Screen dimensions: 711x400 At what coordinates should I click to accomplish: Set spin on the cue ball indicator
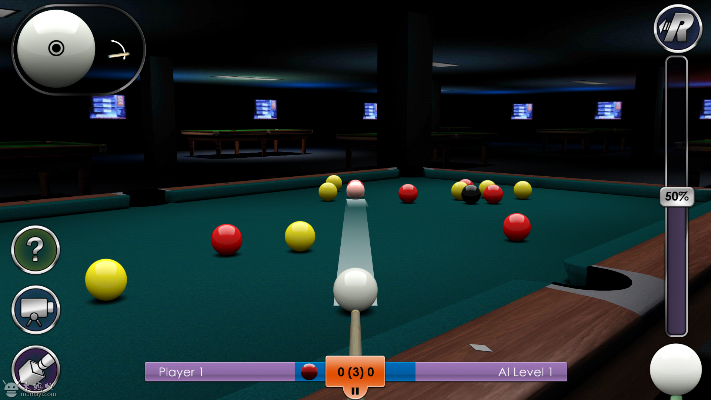coord(56,47)
